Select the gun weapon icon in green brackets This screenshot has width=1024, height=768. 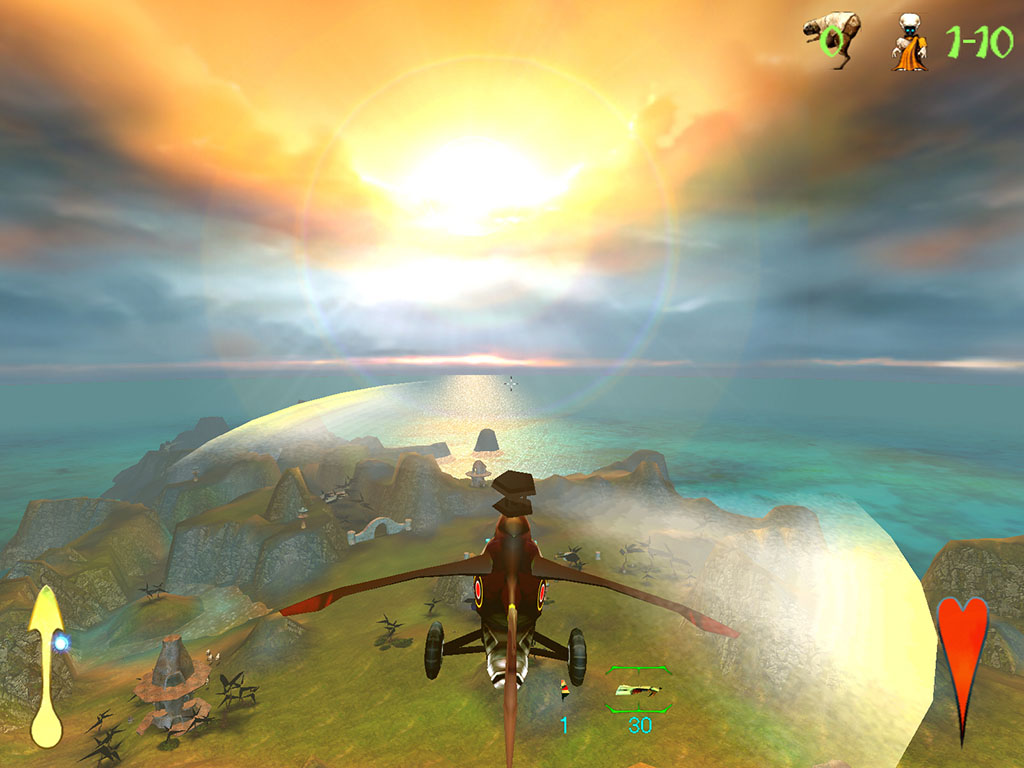click(639, 690)
